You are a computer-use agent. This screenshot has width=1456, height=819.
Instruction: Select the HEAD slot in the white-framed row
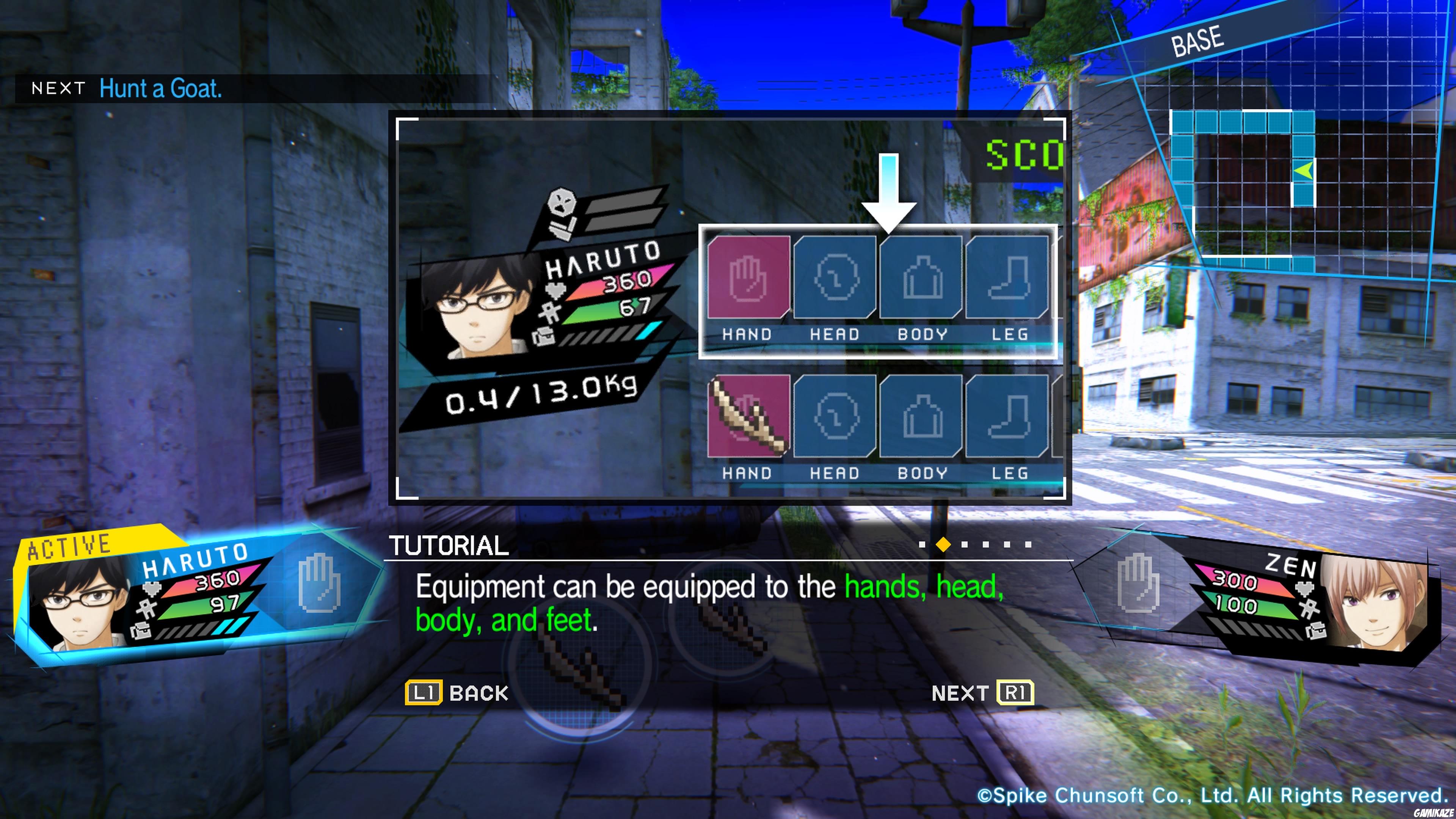835,277
